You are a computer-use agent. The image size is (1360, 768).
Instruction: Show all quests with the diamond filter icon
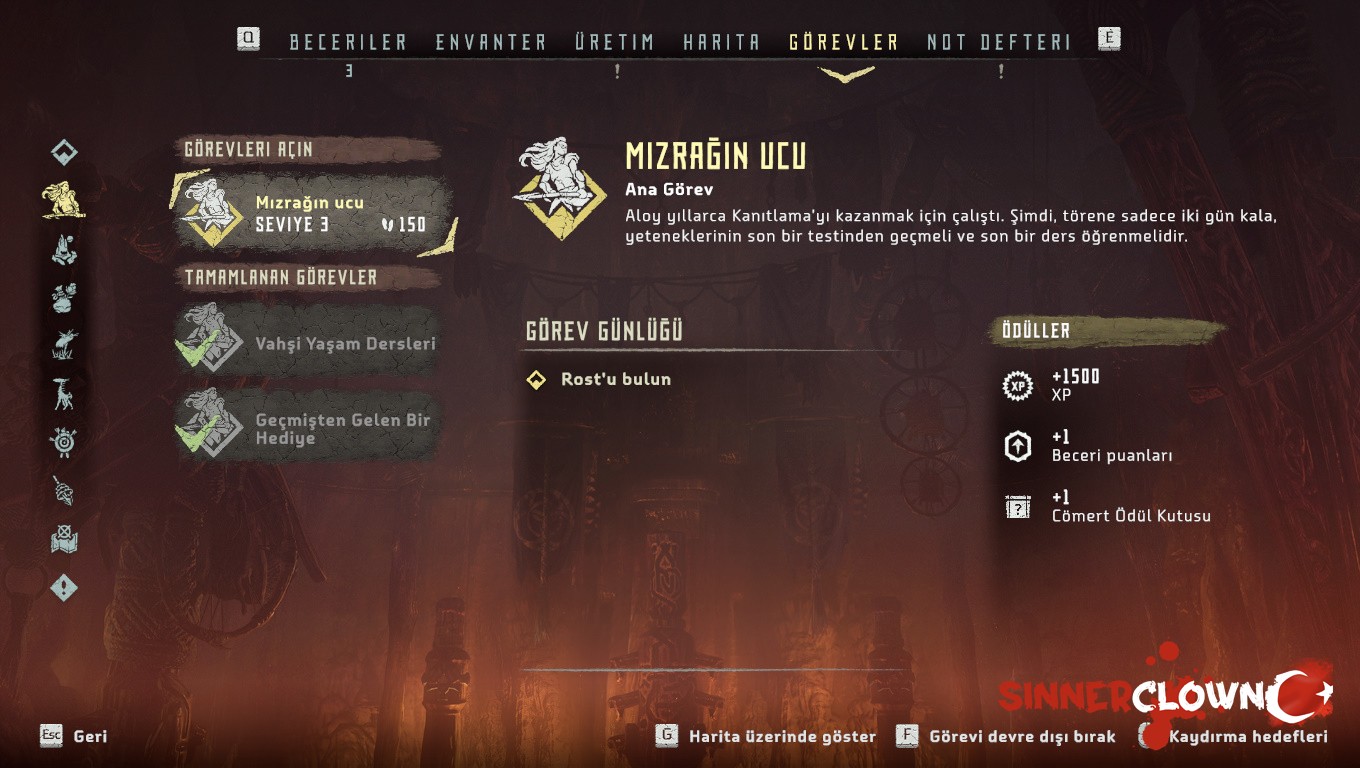(64, 152)
